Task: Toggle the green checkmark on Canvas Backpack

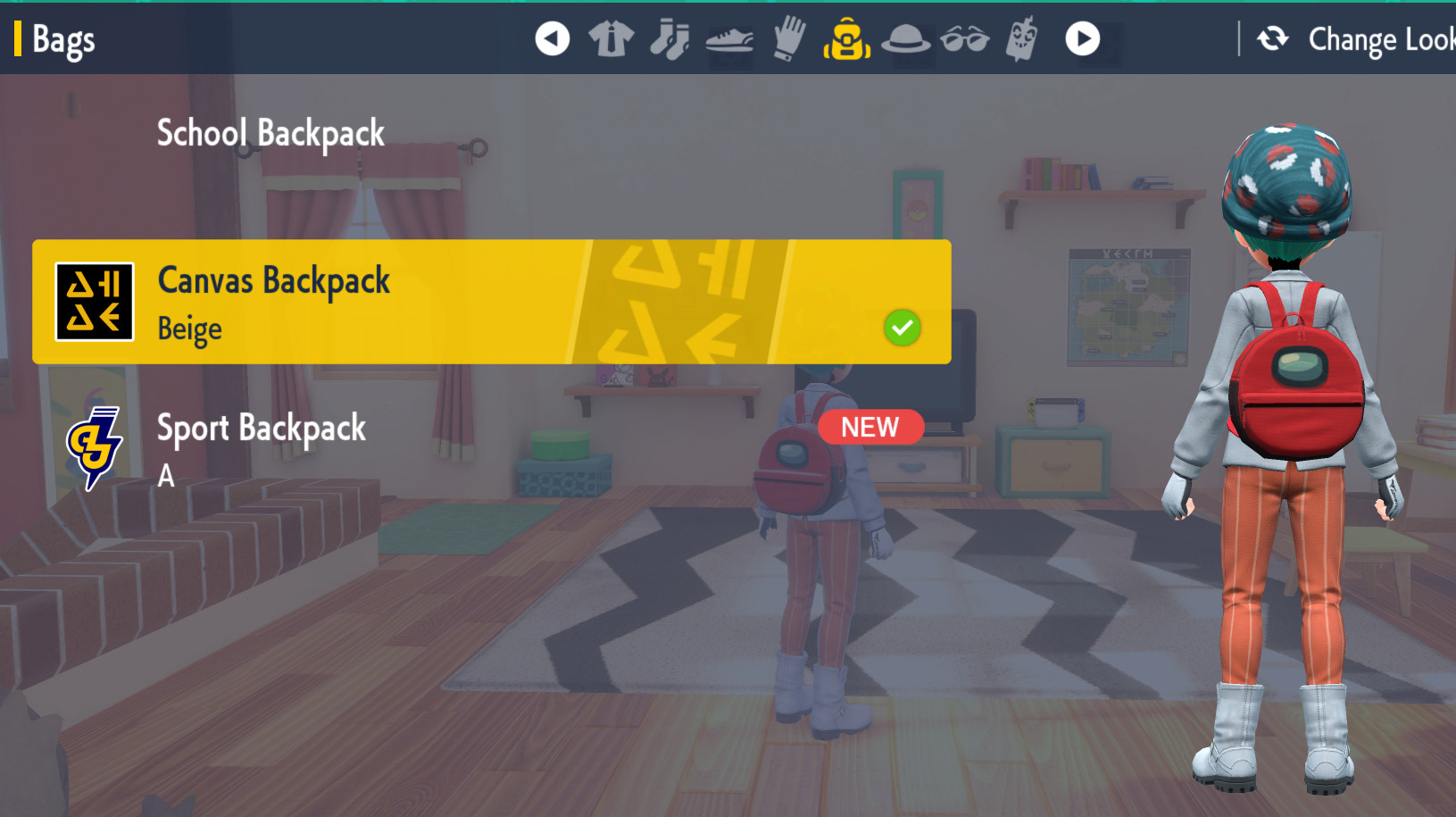Action: click(902, 329)
